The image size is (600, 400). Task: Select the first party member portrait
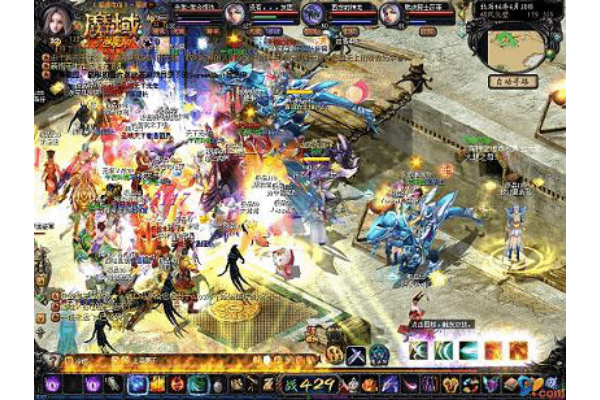(x=234, y=14)
